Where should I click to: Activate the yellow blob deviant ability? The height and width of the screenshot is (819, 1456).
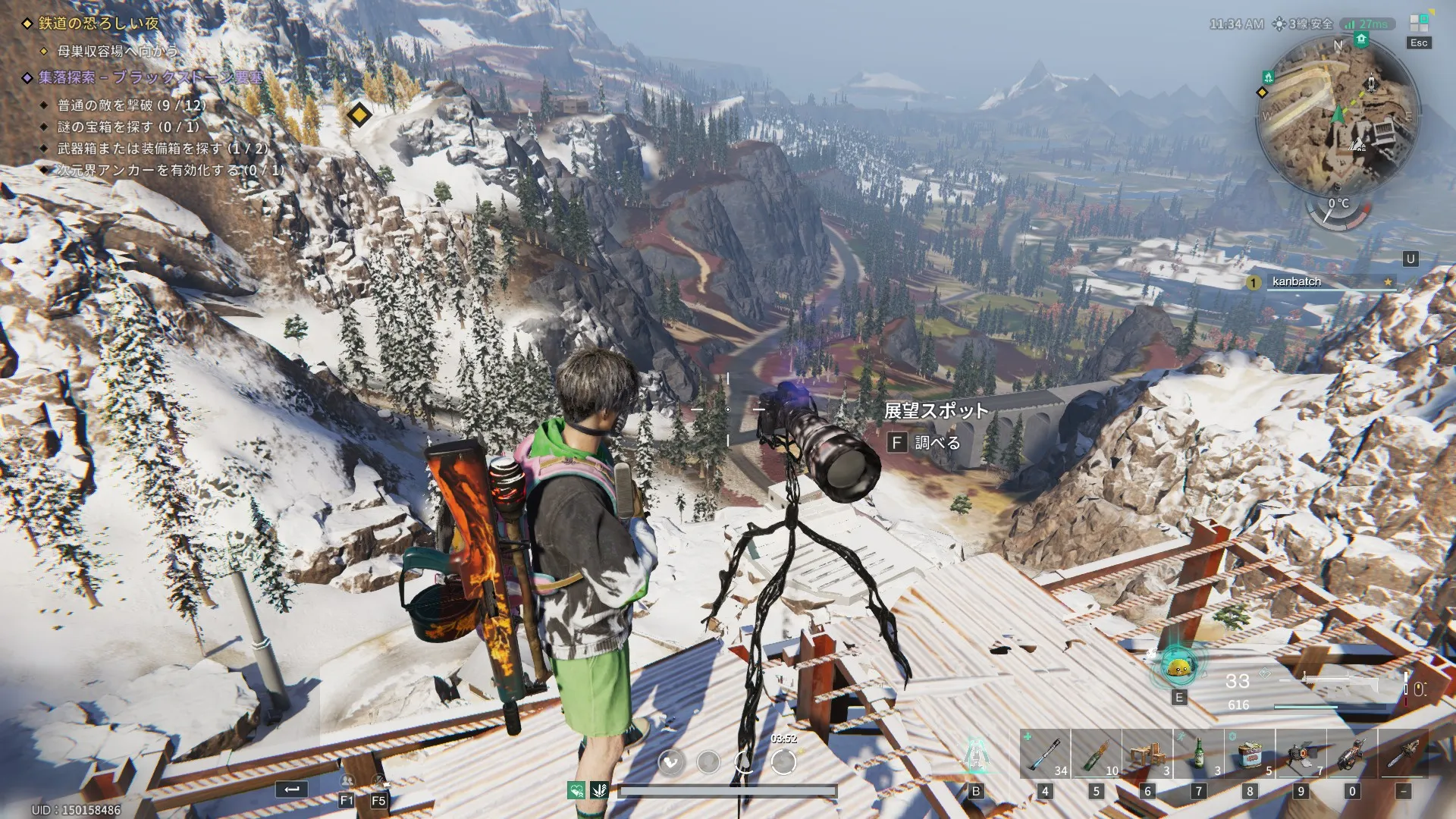click(1178, 667)
